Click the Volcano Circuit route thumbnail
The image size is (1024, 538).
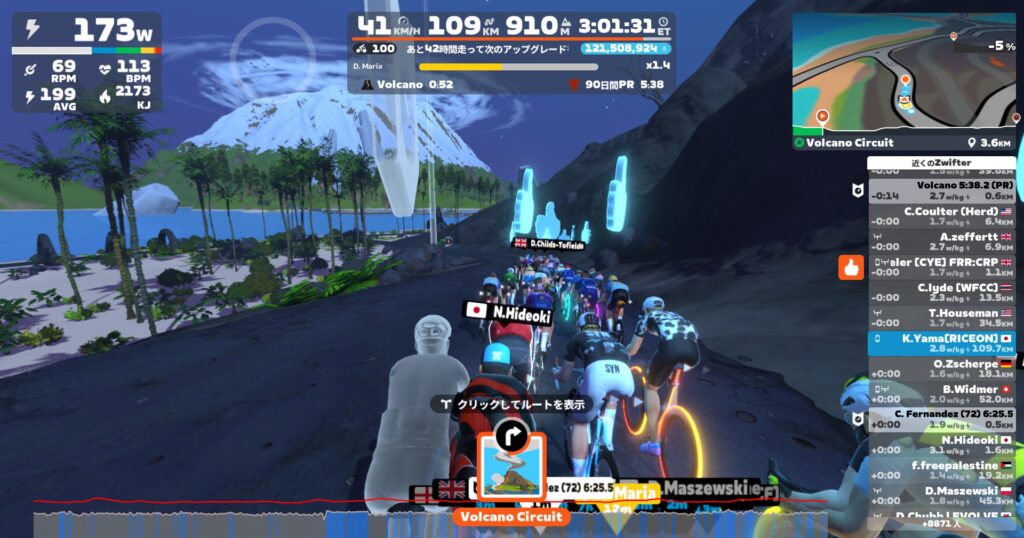click(511, 468)
